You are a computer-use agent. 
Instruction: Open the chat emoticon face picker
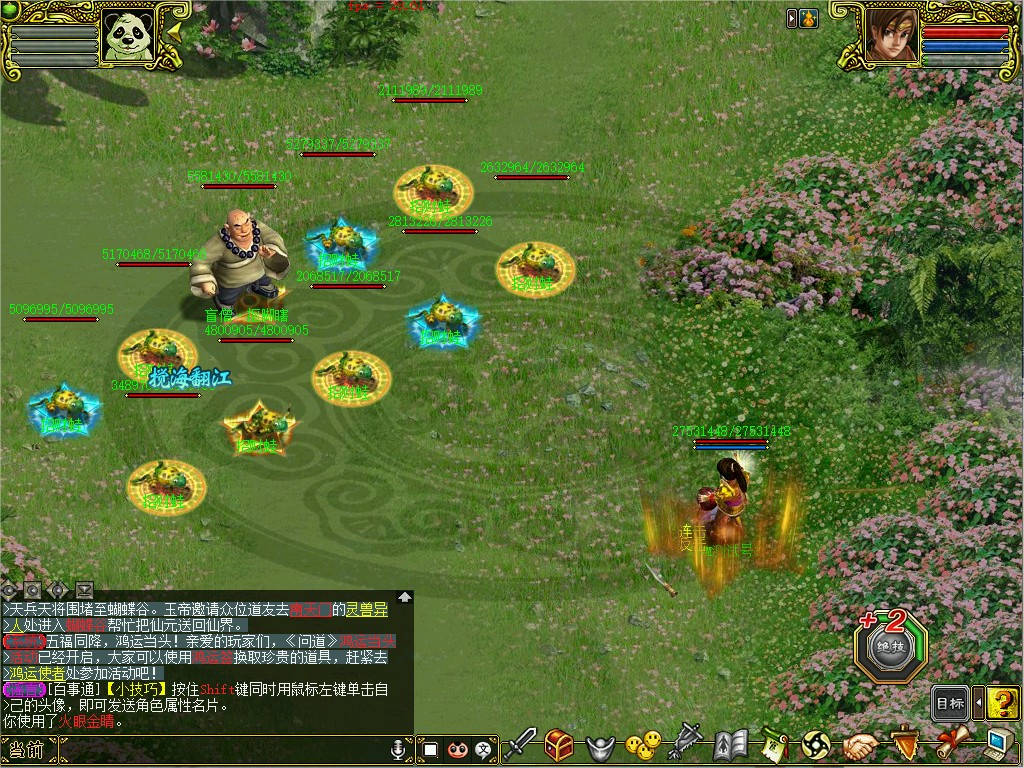pos(458,748)
